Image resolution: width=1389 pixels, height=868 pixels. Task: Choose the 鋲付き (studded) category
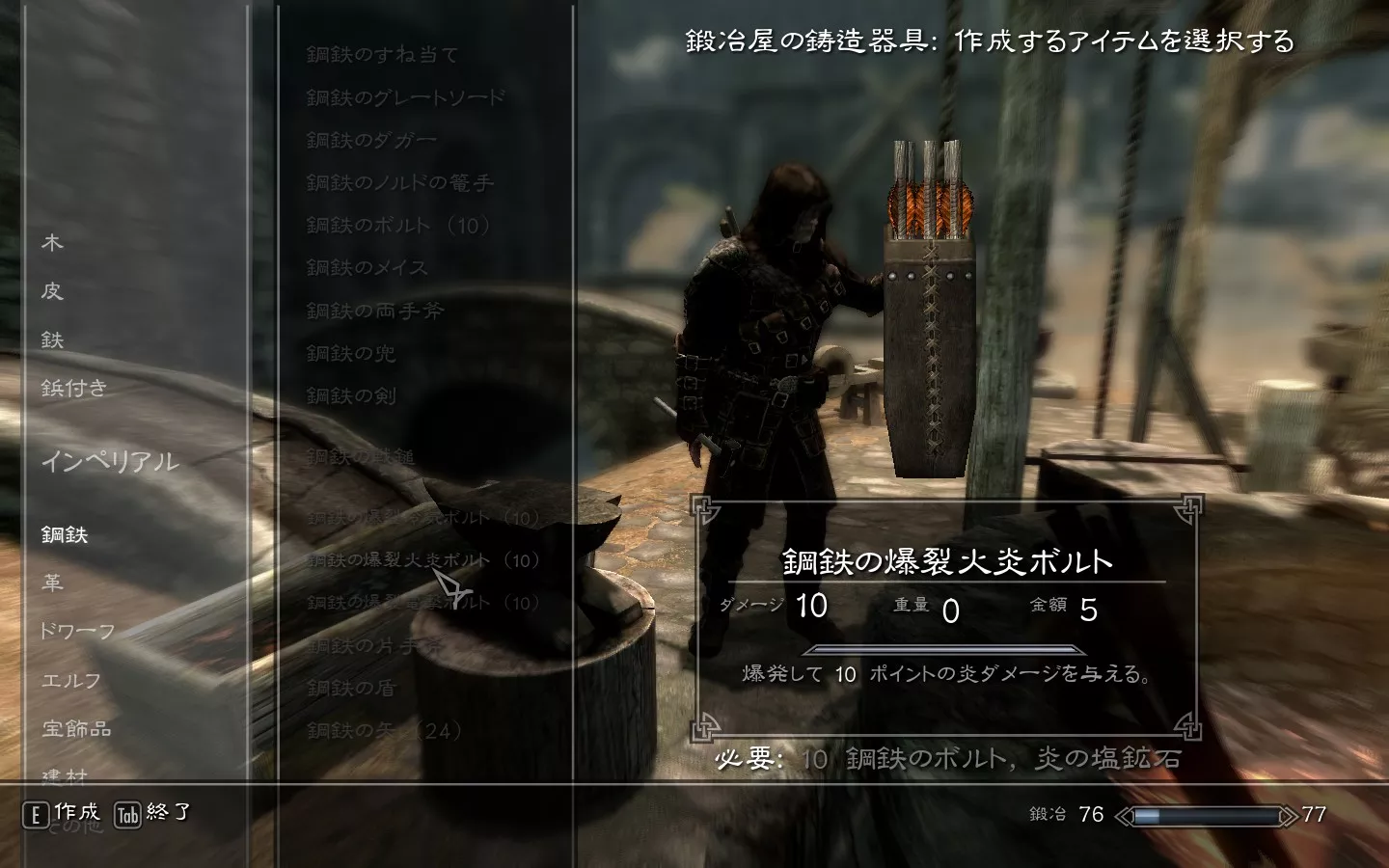[73, 388]
